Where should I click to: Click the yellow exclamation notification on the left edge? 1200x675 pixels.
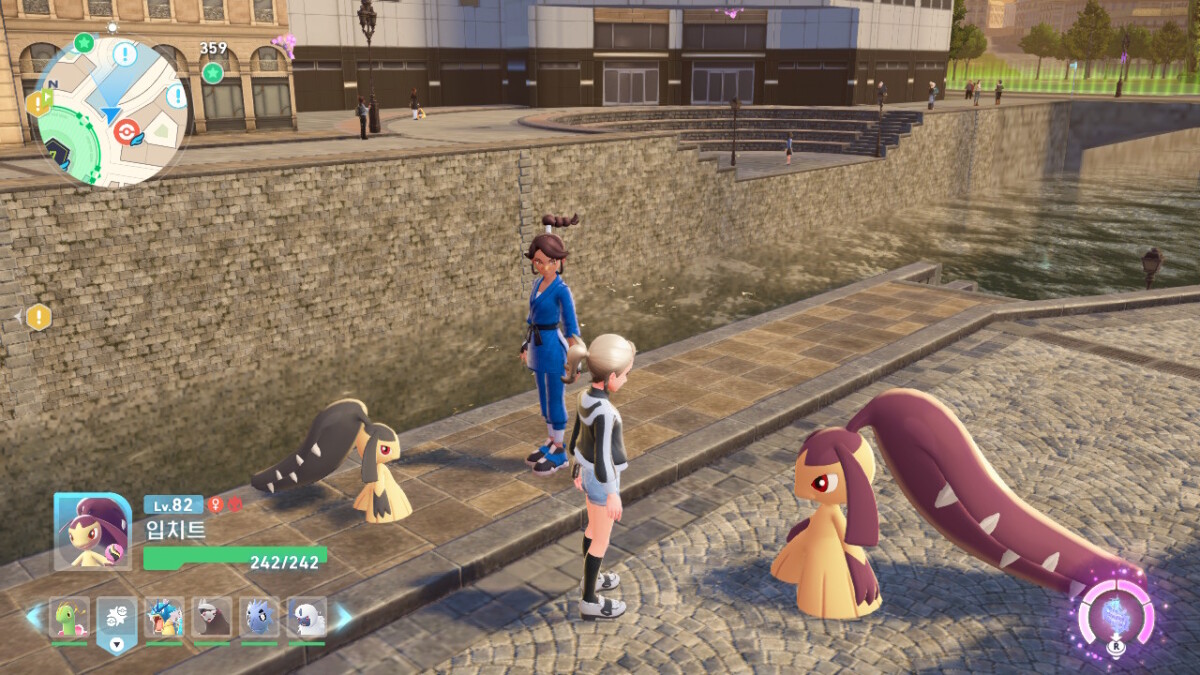38,317
